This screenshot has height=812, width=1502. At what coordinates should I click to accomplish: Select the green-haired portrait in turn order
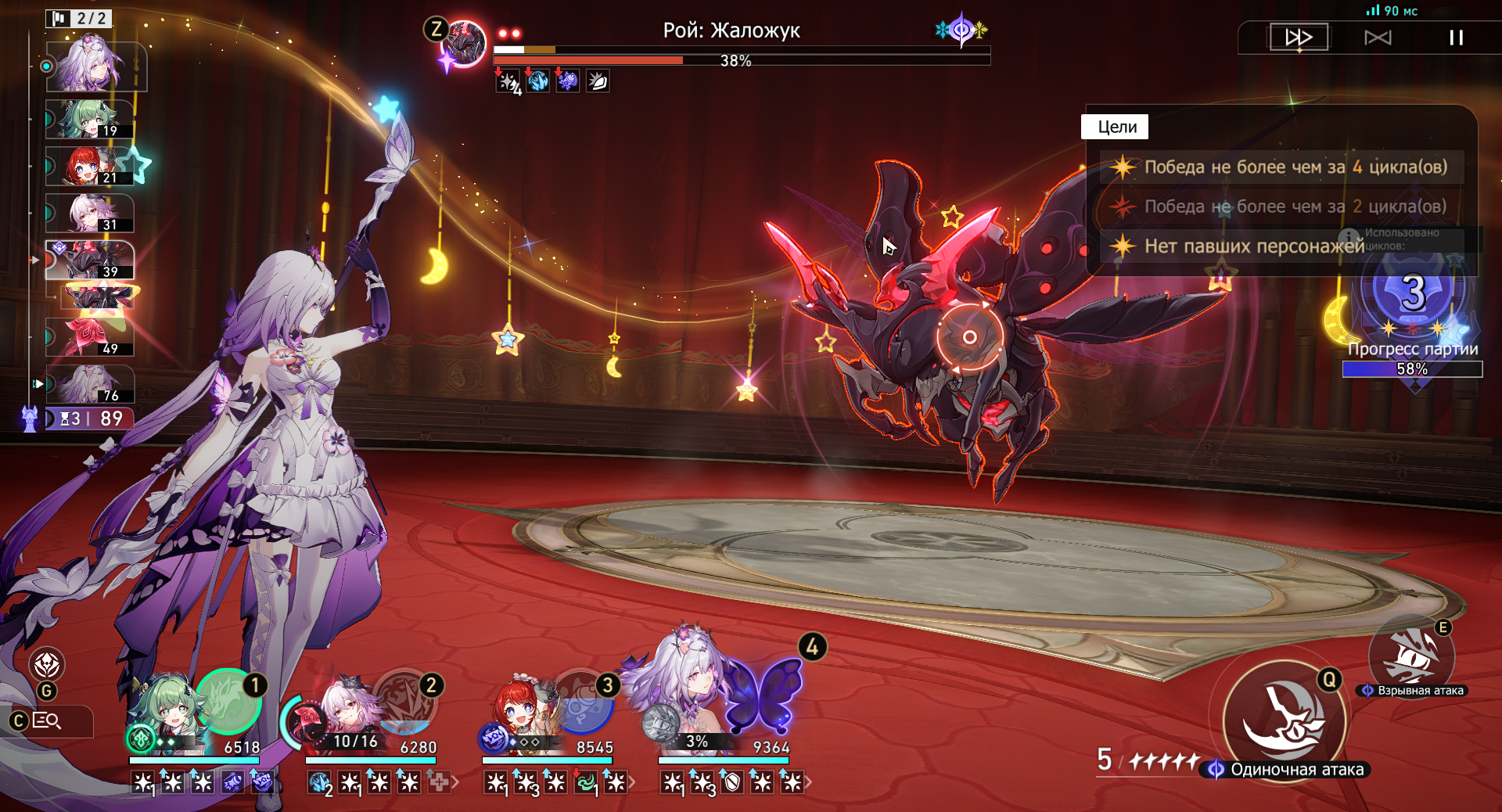88,120
